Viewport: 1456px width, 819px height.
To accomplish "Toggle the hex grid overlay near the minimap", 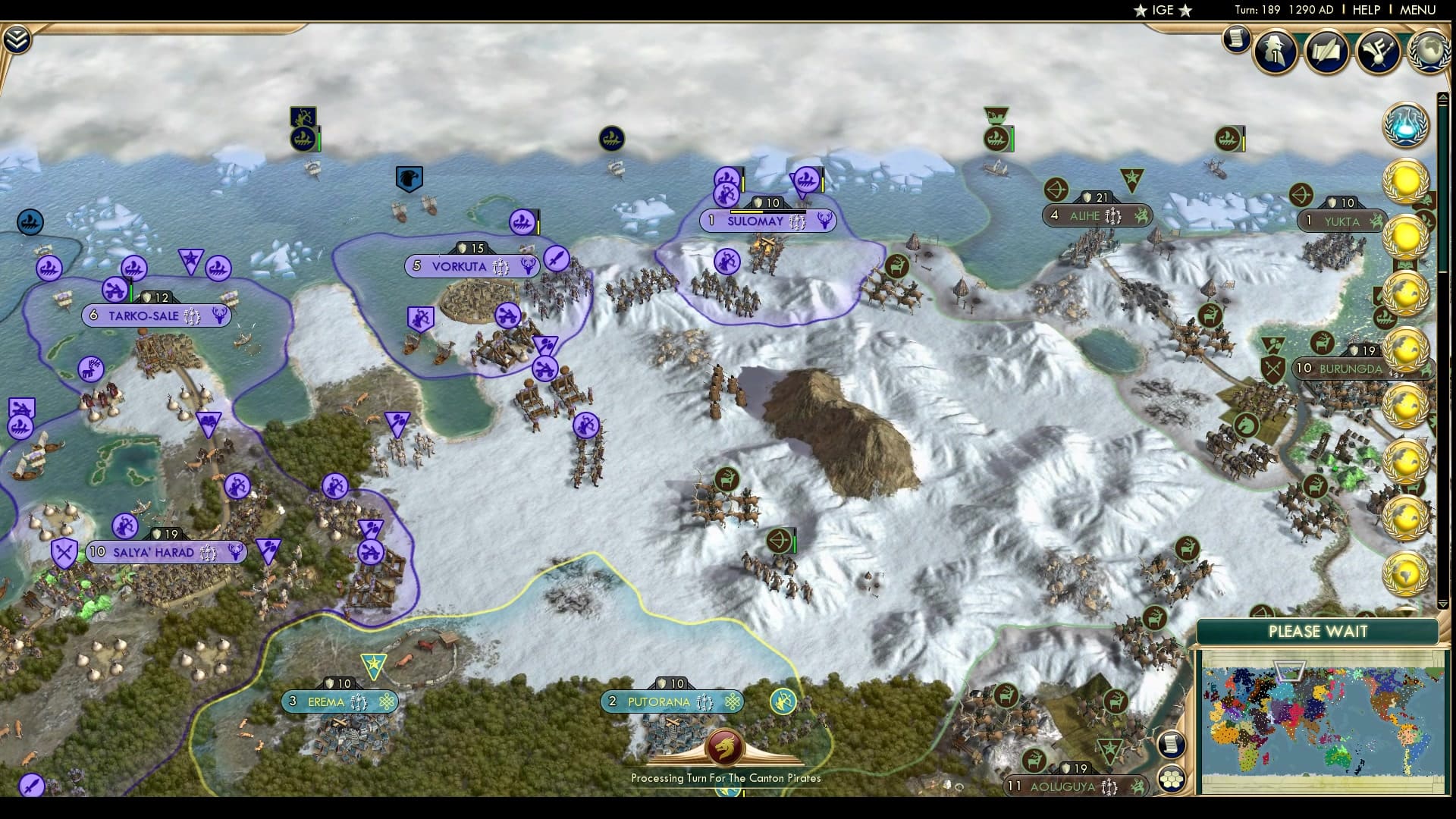I will coord(1172,777).
